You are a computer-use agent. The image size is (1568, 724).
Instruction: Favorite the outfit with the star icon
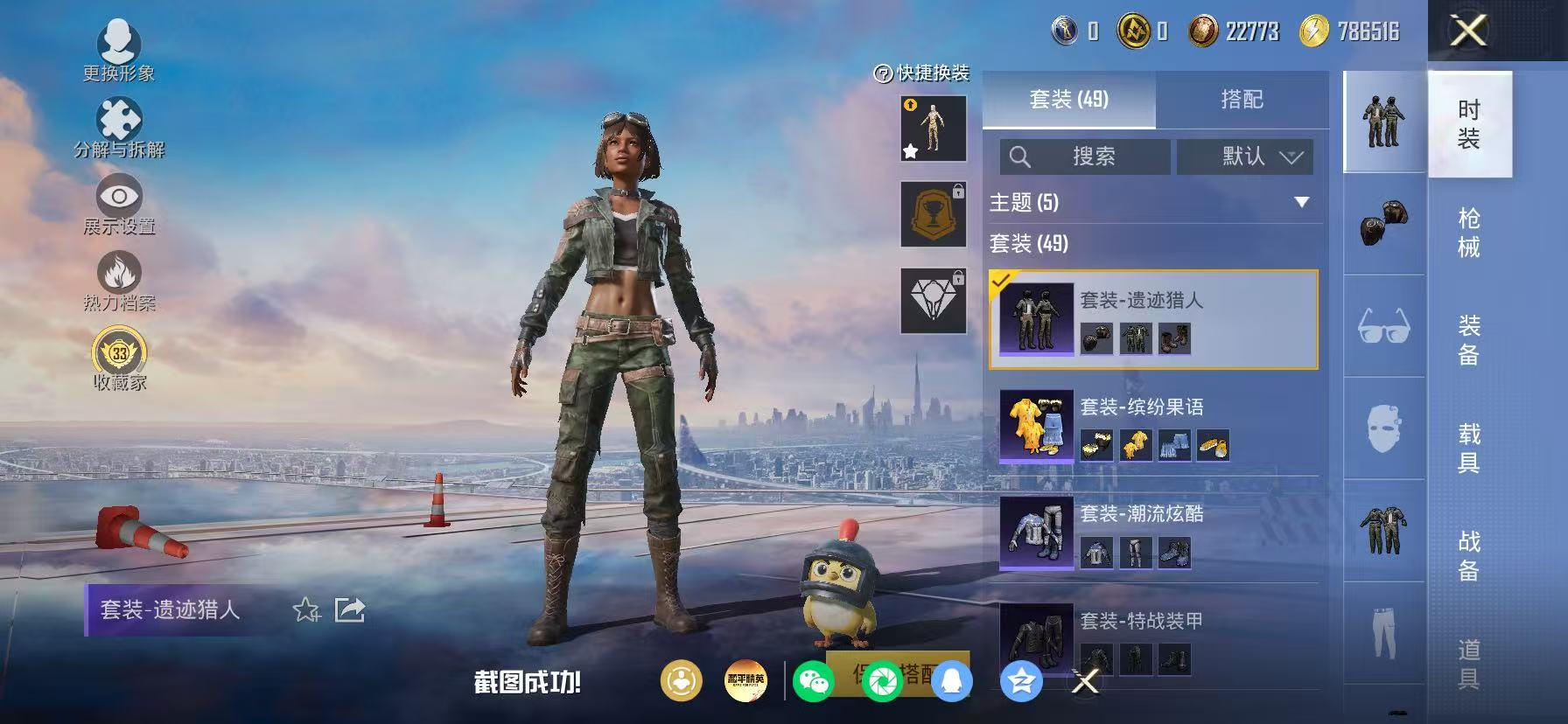306,609
